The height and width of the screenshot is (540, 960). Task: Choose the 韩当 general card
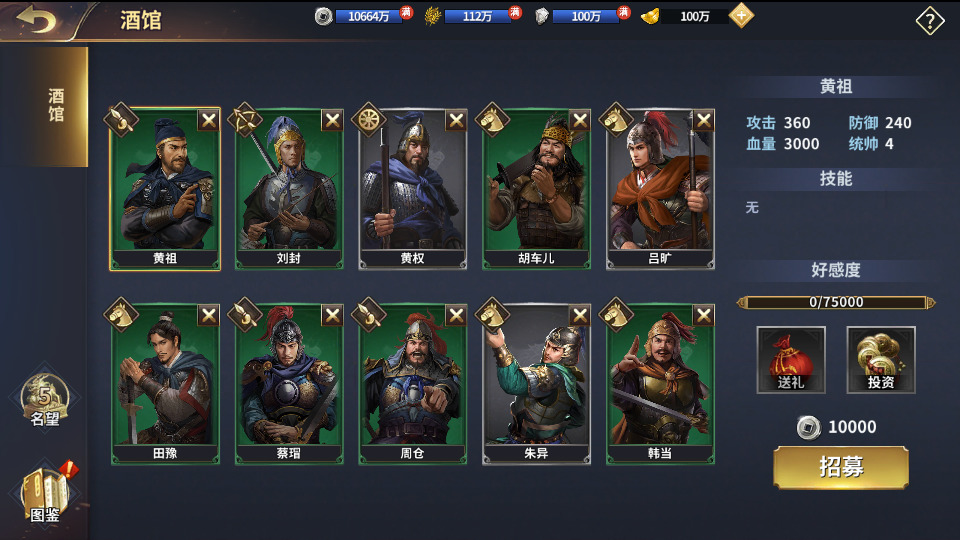(x=661, y=385)
